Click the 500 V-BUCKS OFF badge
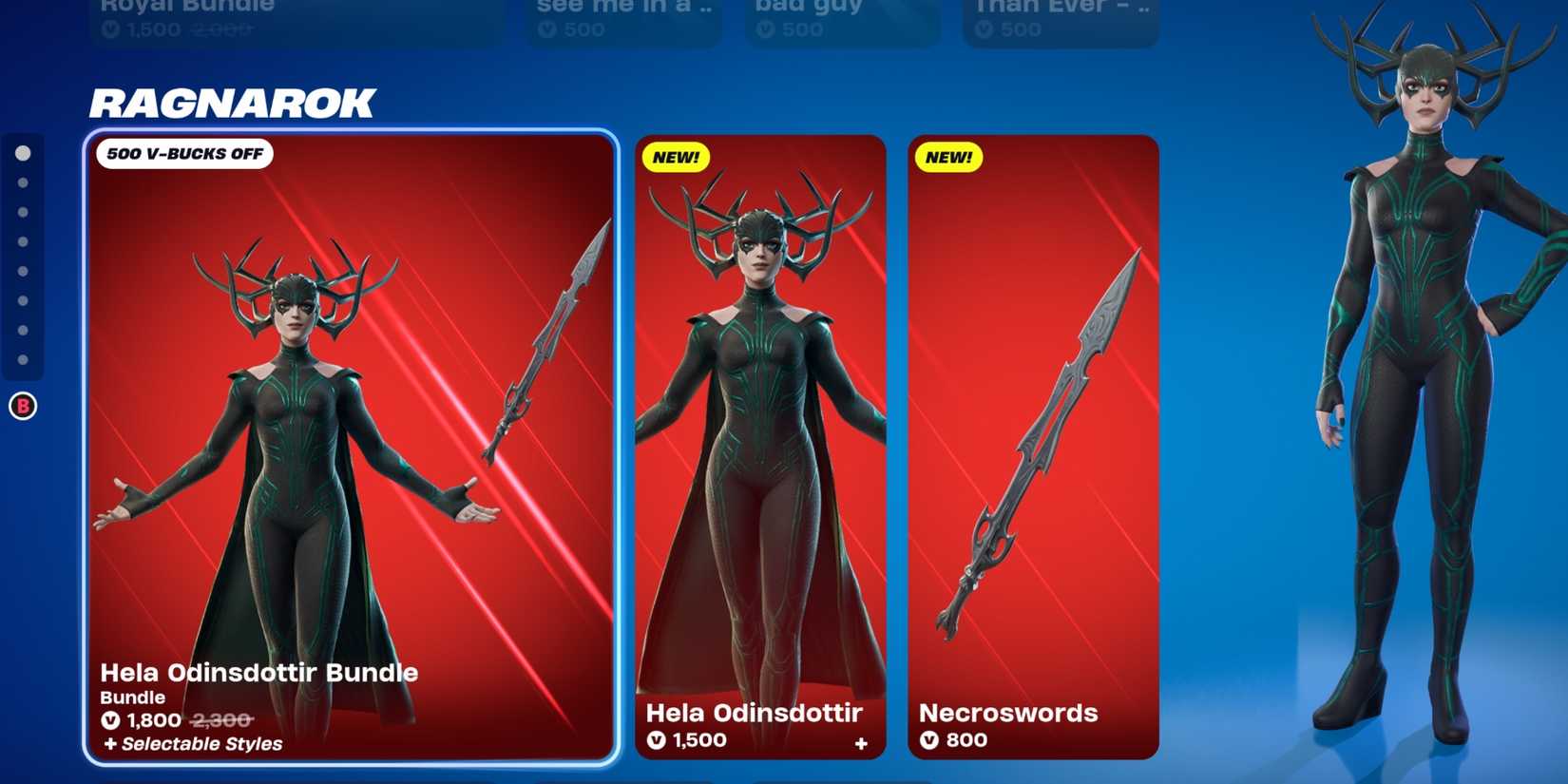Image resolution: width=1568 pixels, height=784 pixels. tap(183, 153)
